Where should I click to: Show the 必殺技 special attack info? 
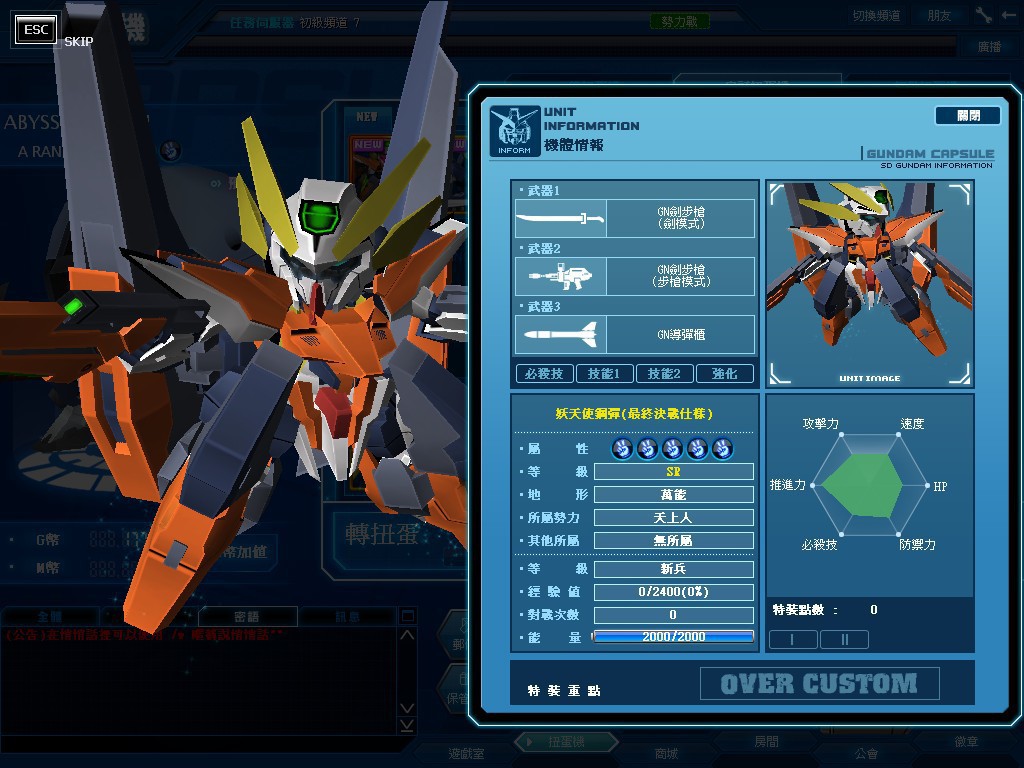(544, 374)
